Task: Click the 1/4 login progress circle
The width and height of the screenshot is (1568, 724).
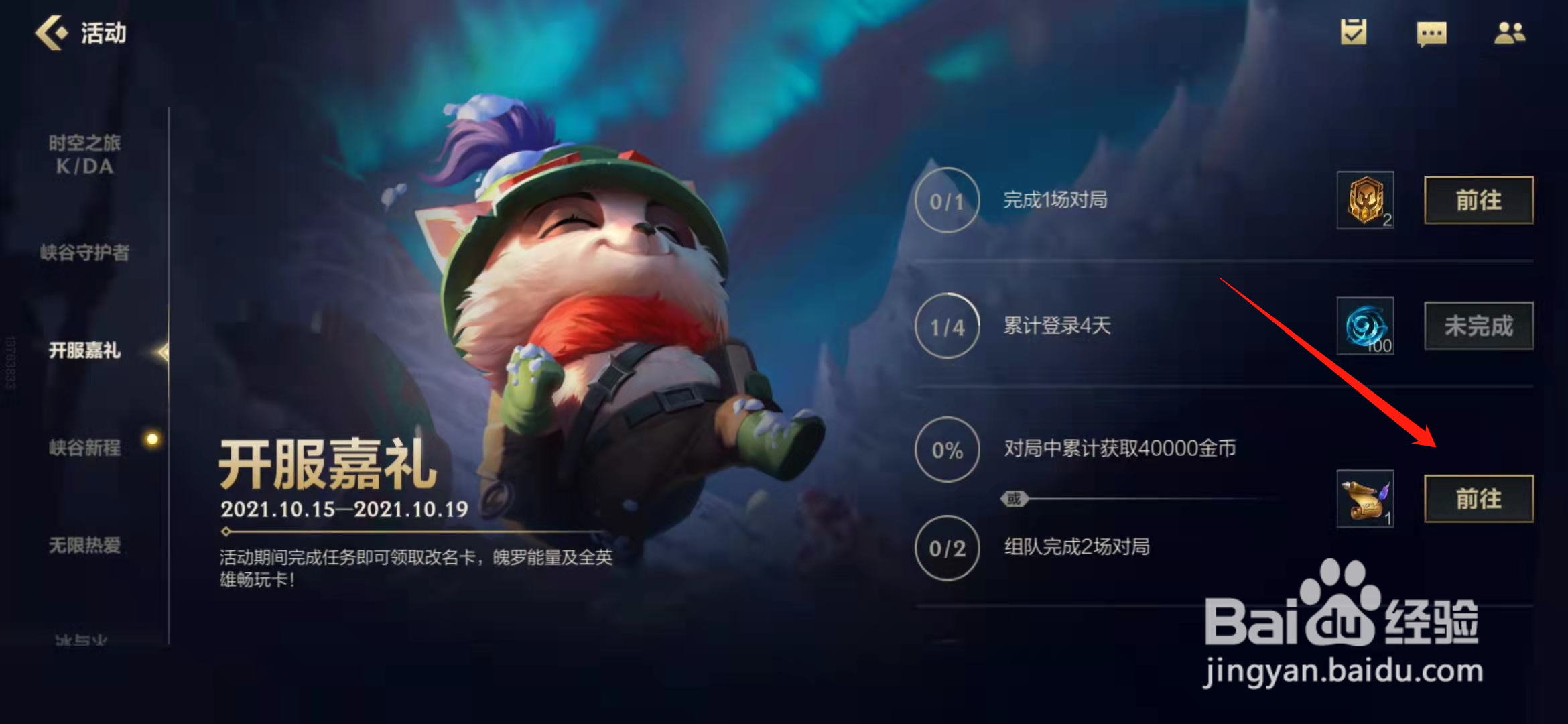Action: tap(947, 327)
